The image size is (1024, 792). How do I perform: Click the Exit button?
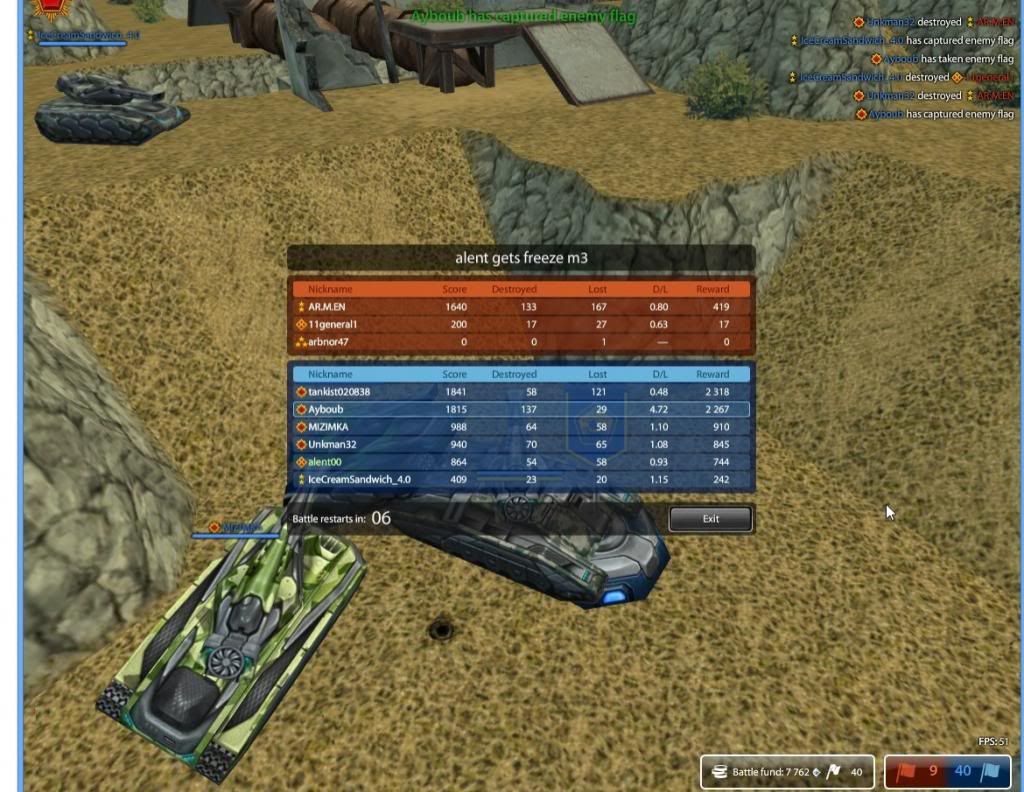coord(710,518)
